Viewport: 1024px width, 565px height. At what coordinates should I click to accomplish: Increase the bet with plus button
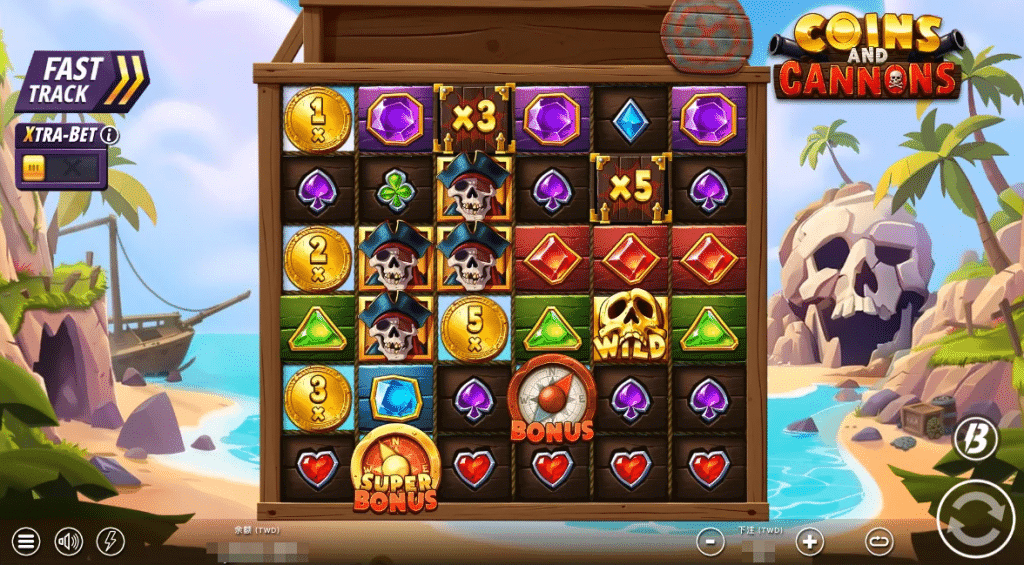(x=810, y=542)
